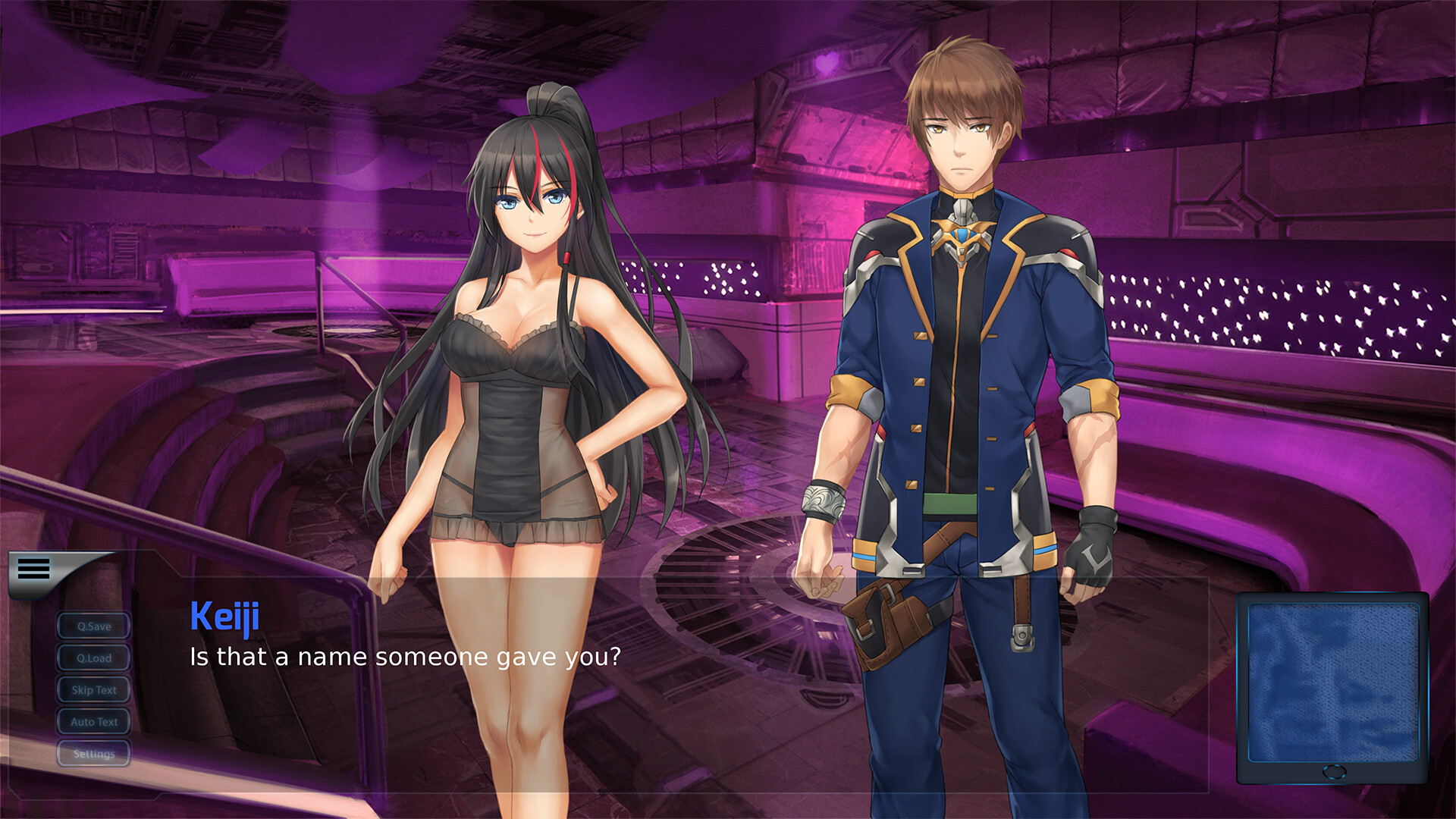The image size is (1456, 819).
Task: Select the Q.Load quick-load icon button
Action: click(x=93, y=658)
